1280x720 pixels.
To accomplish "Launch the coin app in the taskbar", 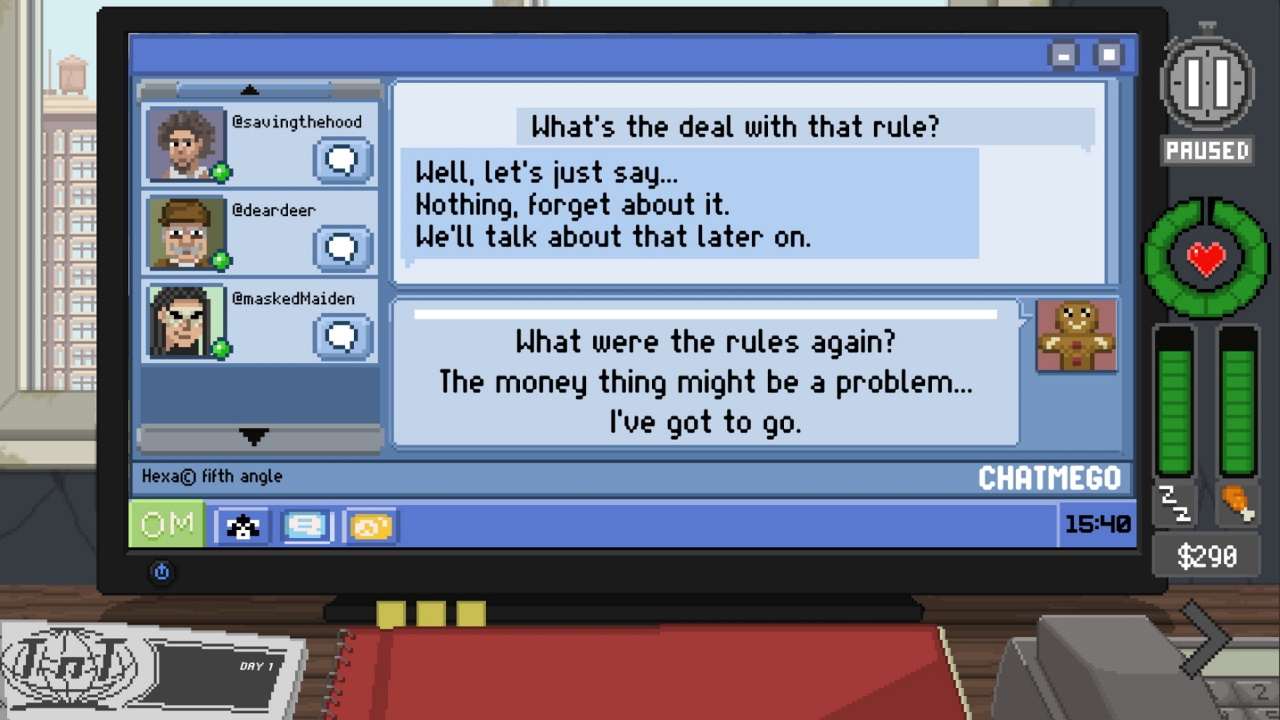I will [x=370, y=524].
